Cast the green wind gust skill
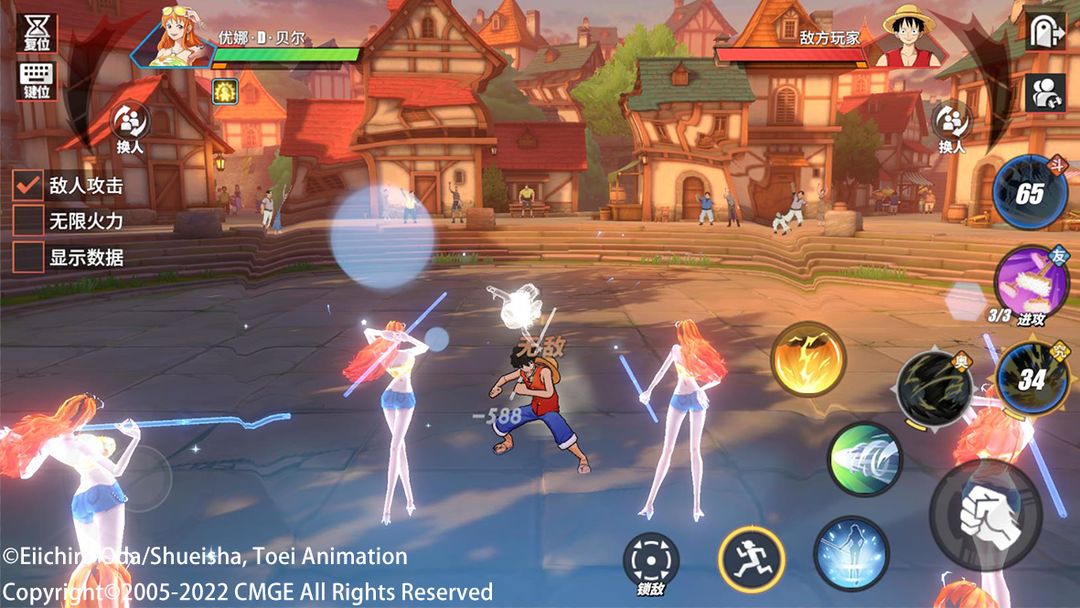The height and width of the screenshot is (608, 1080). tap(864, 459)
